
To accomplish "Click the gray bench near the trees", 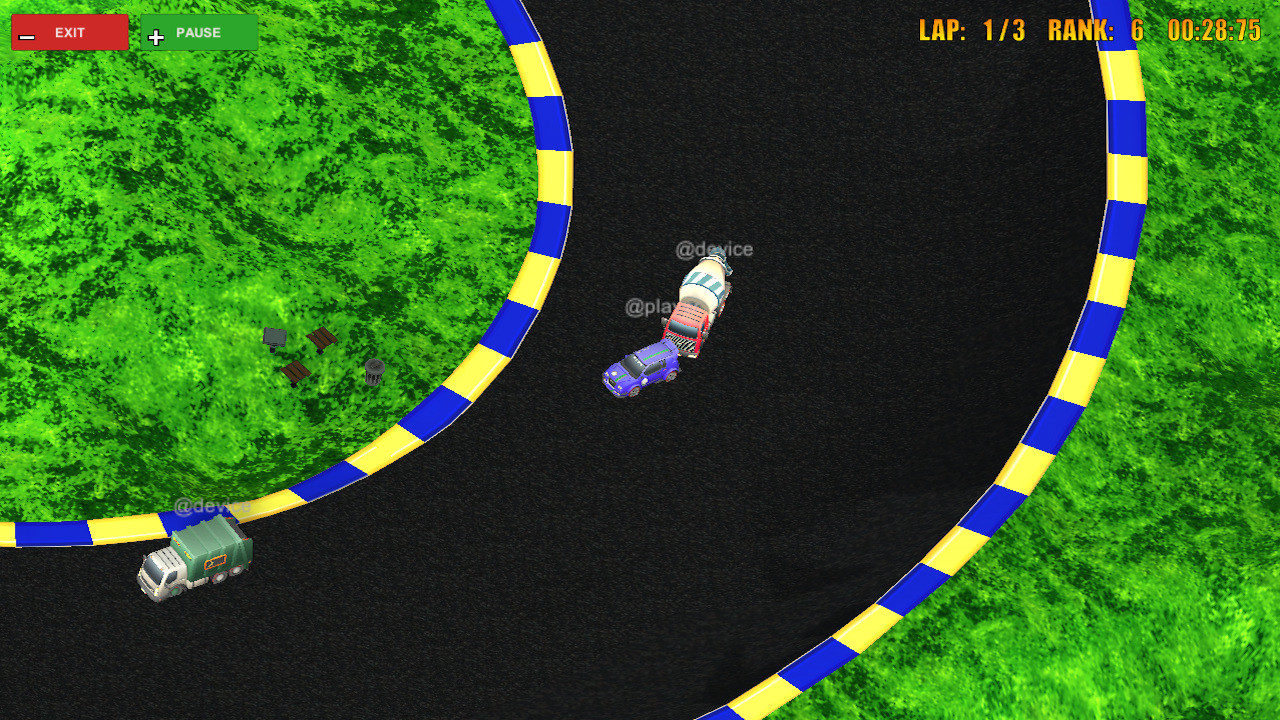I will 275,338.
